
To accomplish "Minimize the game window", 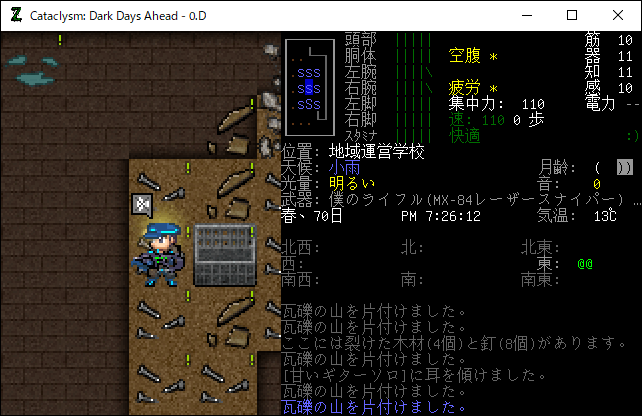I will point(526,15).
